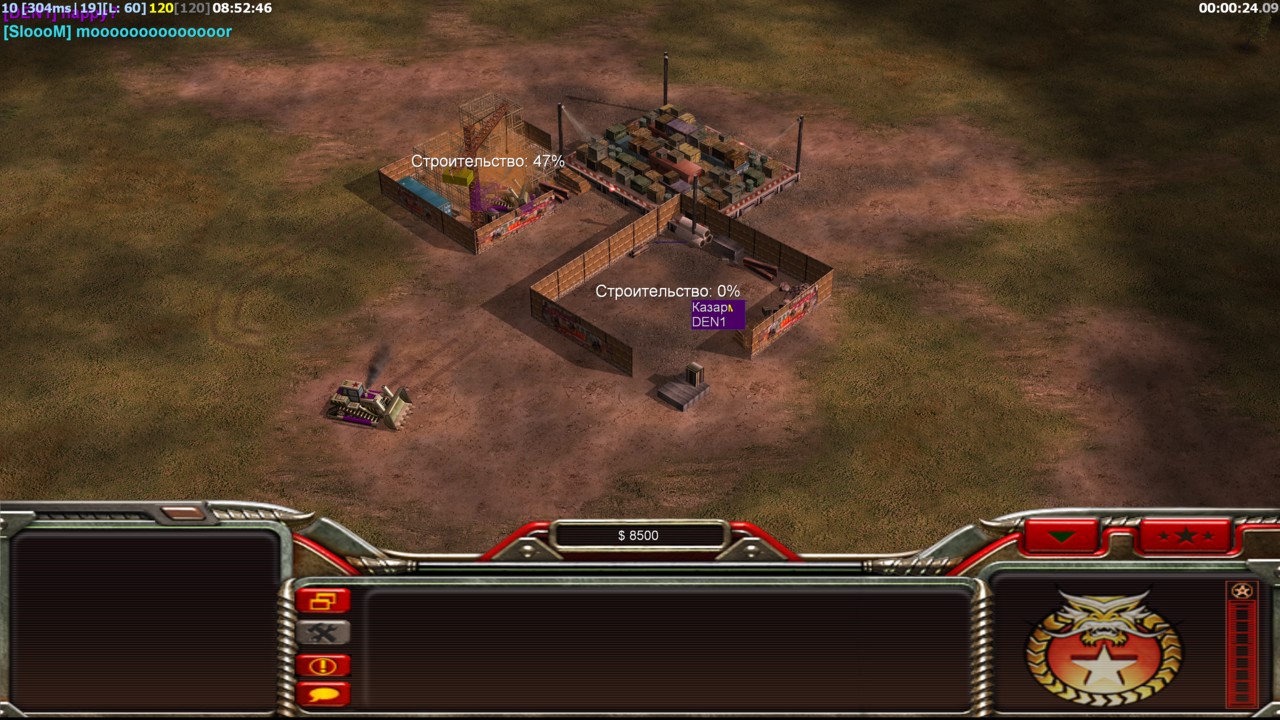
Task: Open the General's powers three-star button
Action: (x=1185, y=536)
